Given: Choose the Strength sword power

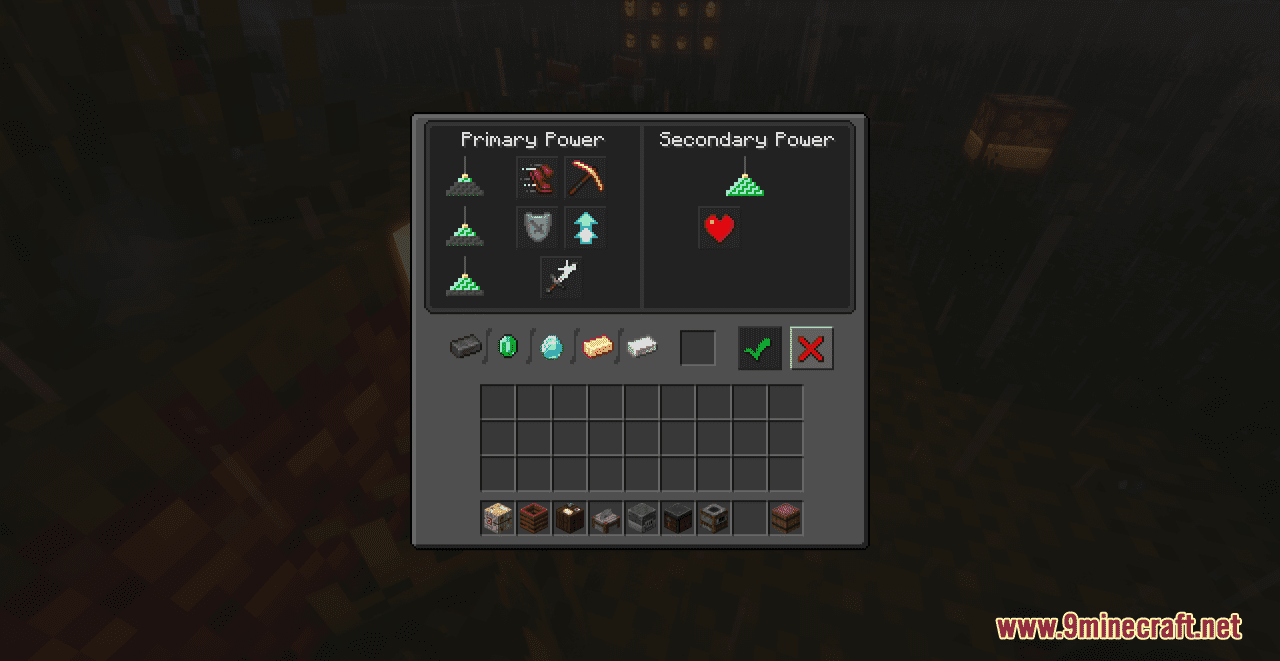Looking at the screenshot, I should pos(561,277).
